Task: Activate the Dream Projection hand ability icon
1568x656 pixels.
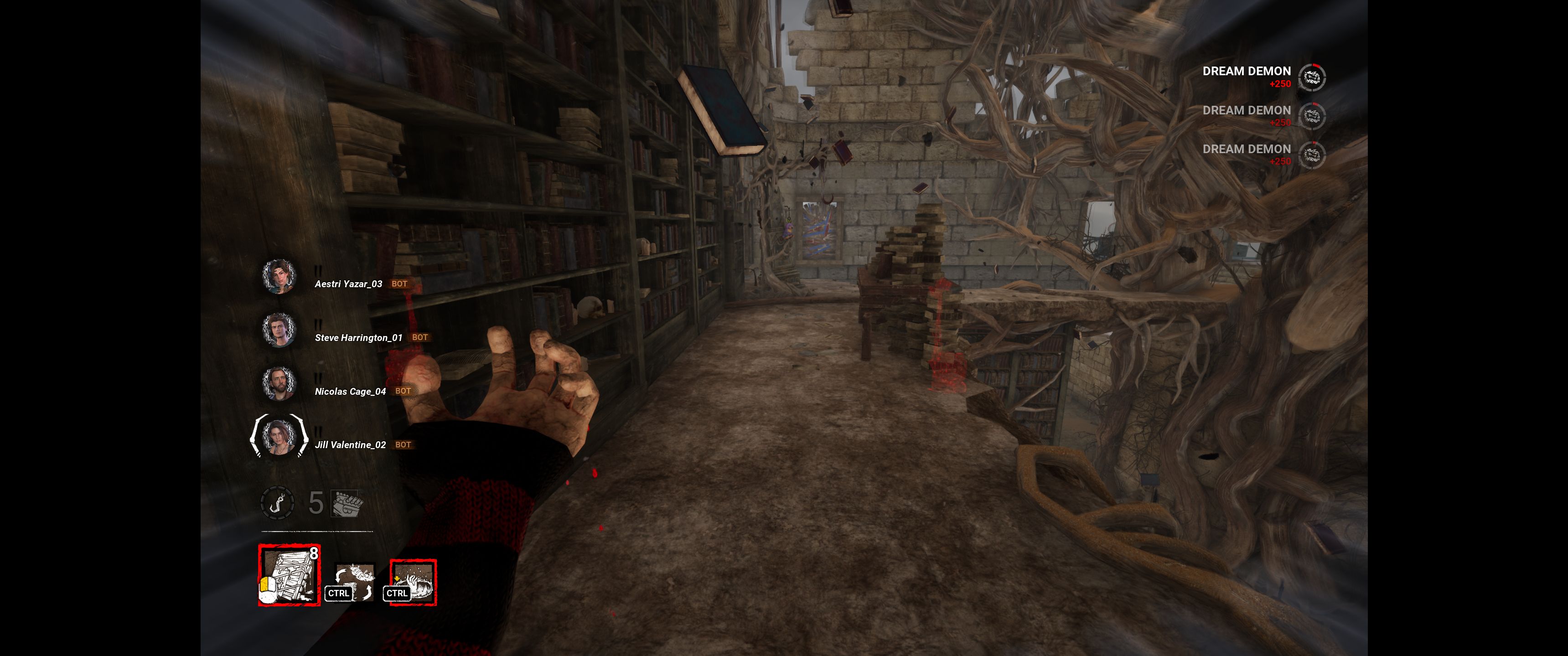Action: (x=413, y=582)
